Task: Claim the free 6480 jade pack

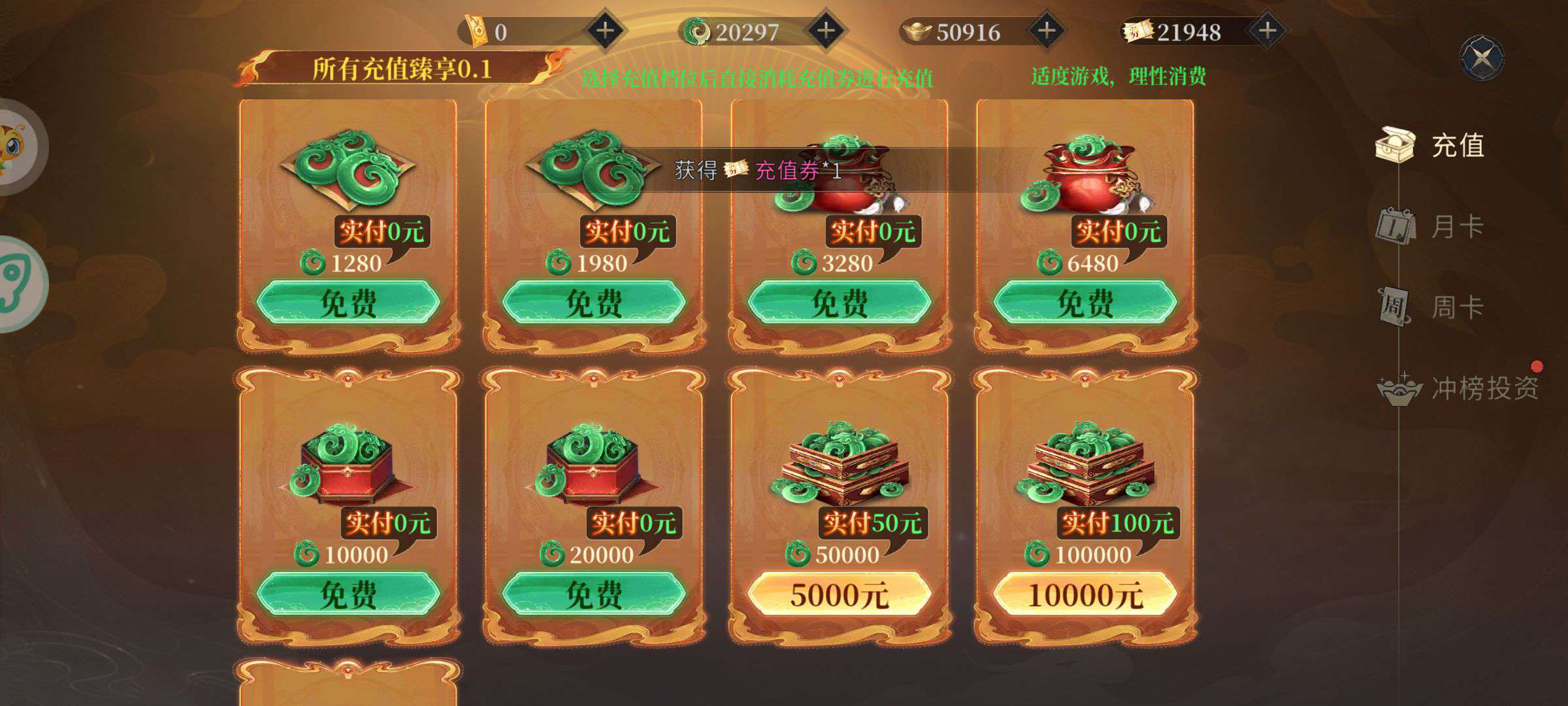Action: [1085, 303]
